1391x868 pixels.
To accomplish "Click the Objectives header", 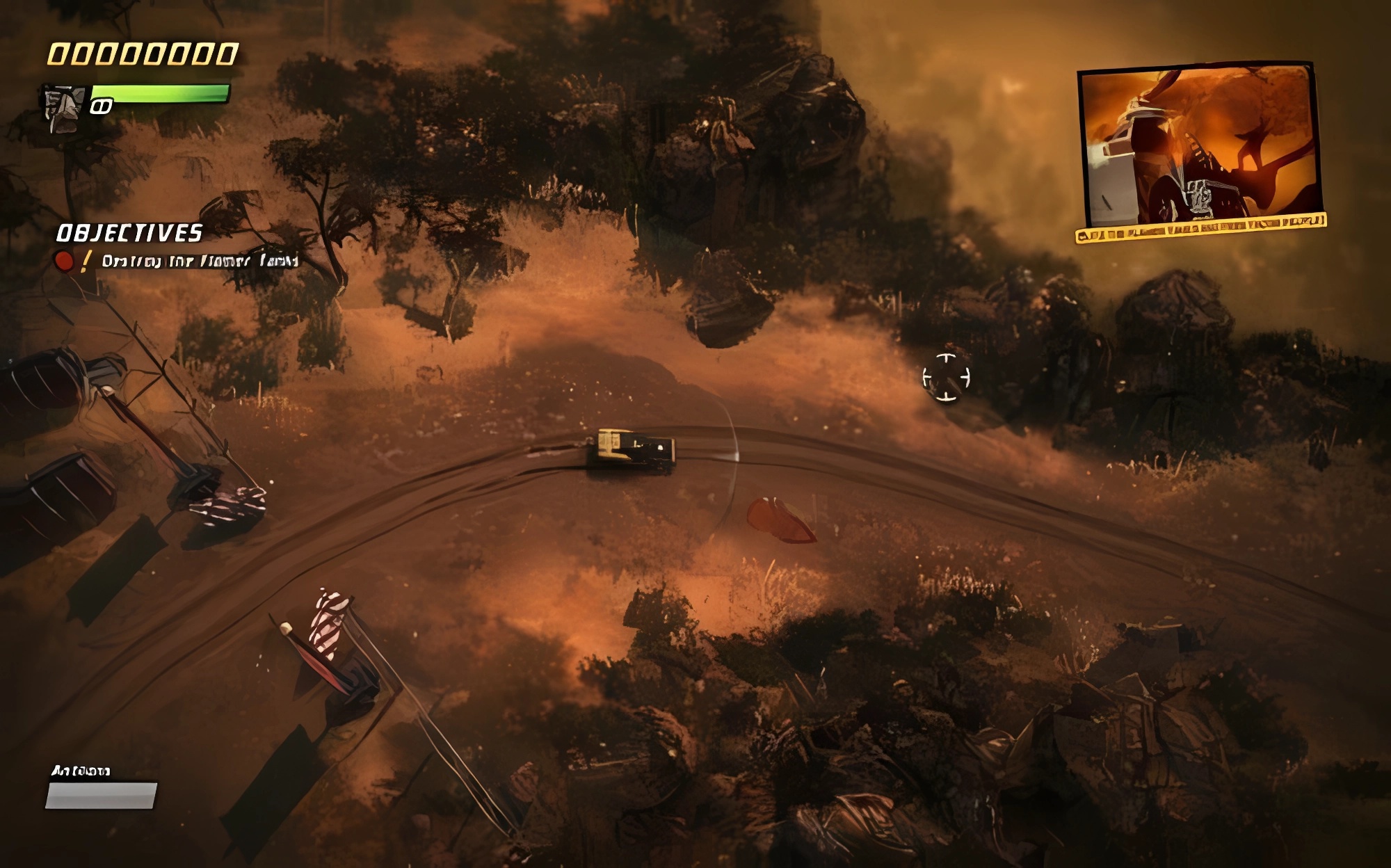I will pyautogui.click(x=129, y=233).
